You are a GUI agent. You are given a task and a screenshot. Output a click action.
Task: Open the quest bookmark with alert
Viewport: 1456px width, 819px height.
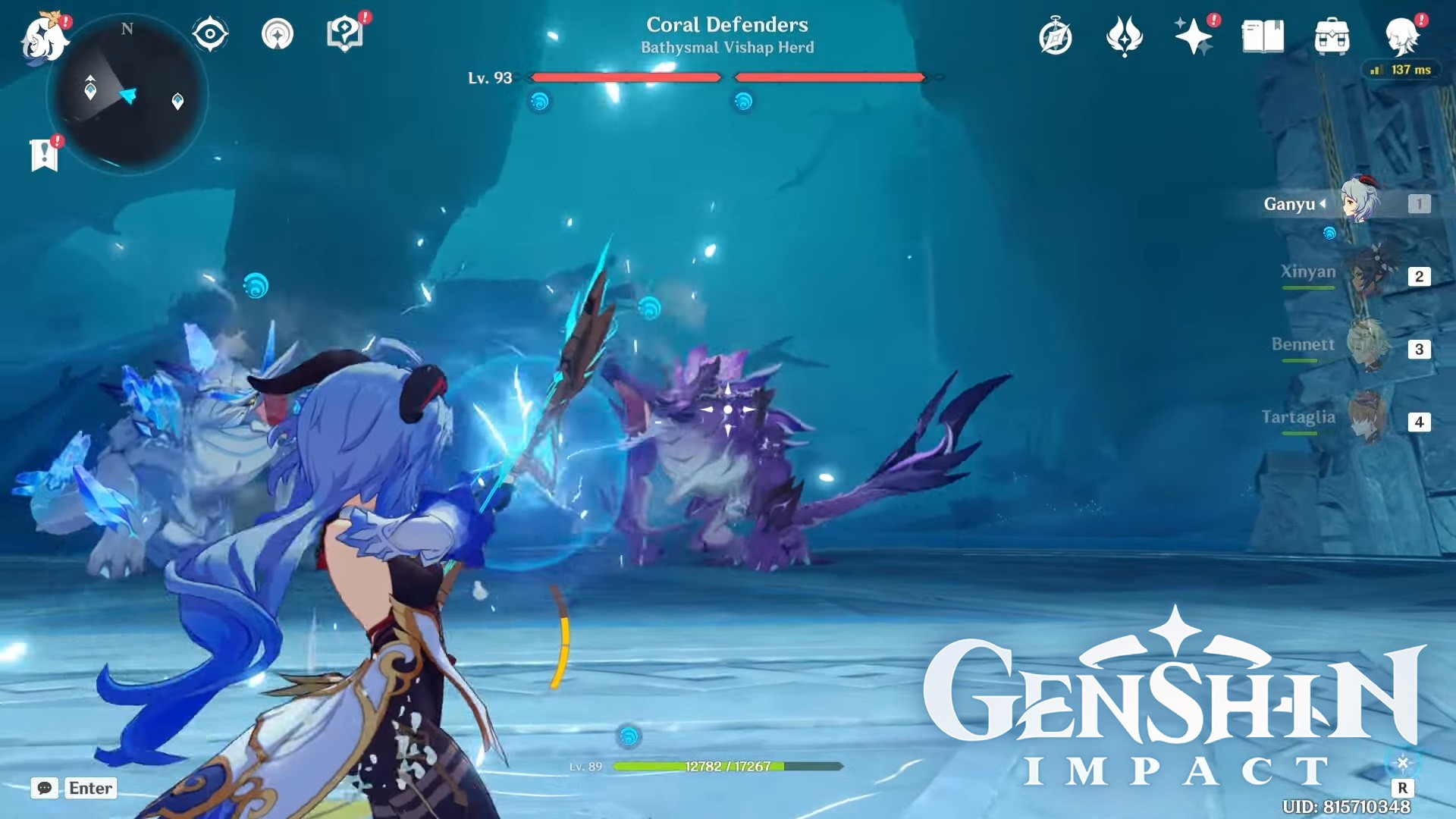(x=45, y=155)
